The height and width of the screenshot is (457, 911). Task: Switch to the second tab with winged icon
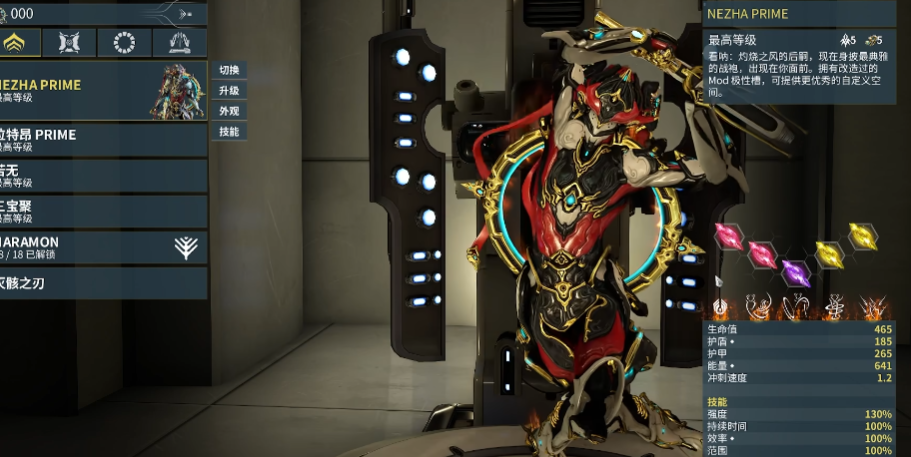coord(69,43)
